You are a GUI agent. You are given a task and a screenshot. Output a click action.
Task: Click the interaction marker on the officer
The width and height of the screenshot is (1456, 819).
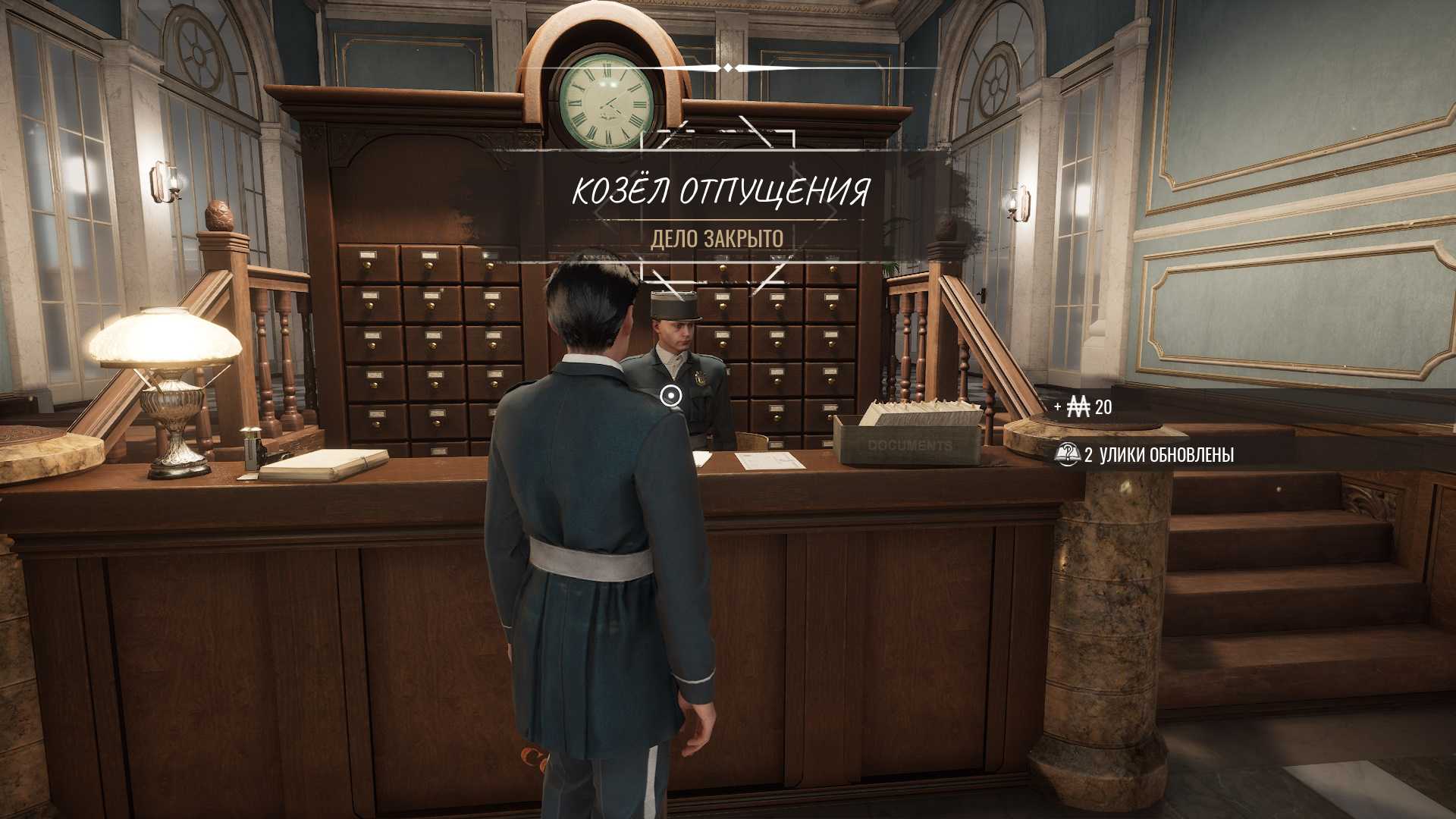click(x=670, y=395)
